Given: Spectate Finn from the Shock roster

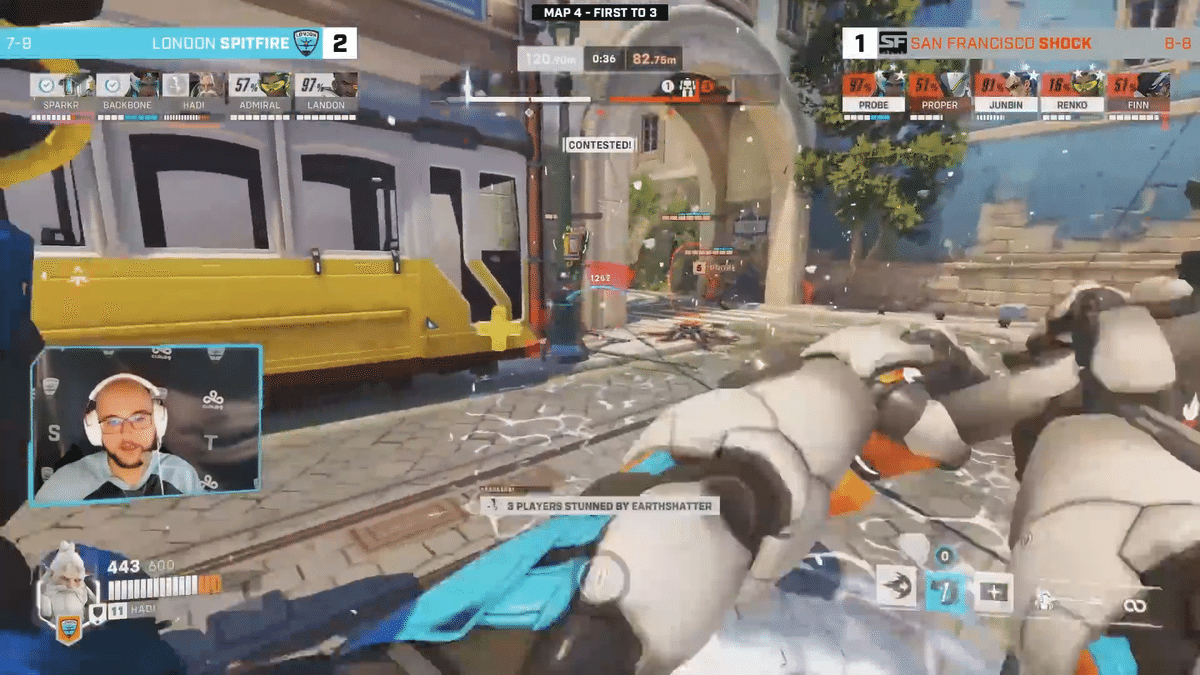Looking at the screenshot, I should click(1137, 92).
